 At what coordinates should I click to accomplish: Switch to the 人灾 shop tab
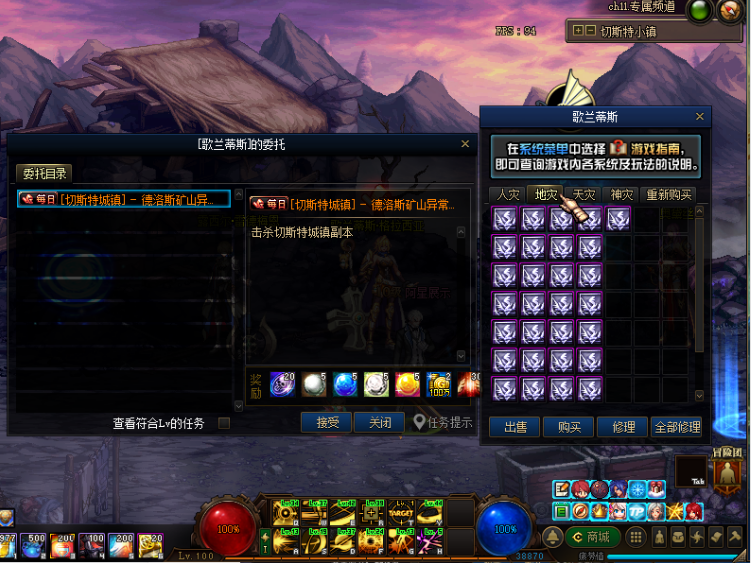507,194
